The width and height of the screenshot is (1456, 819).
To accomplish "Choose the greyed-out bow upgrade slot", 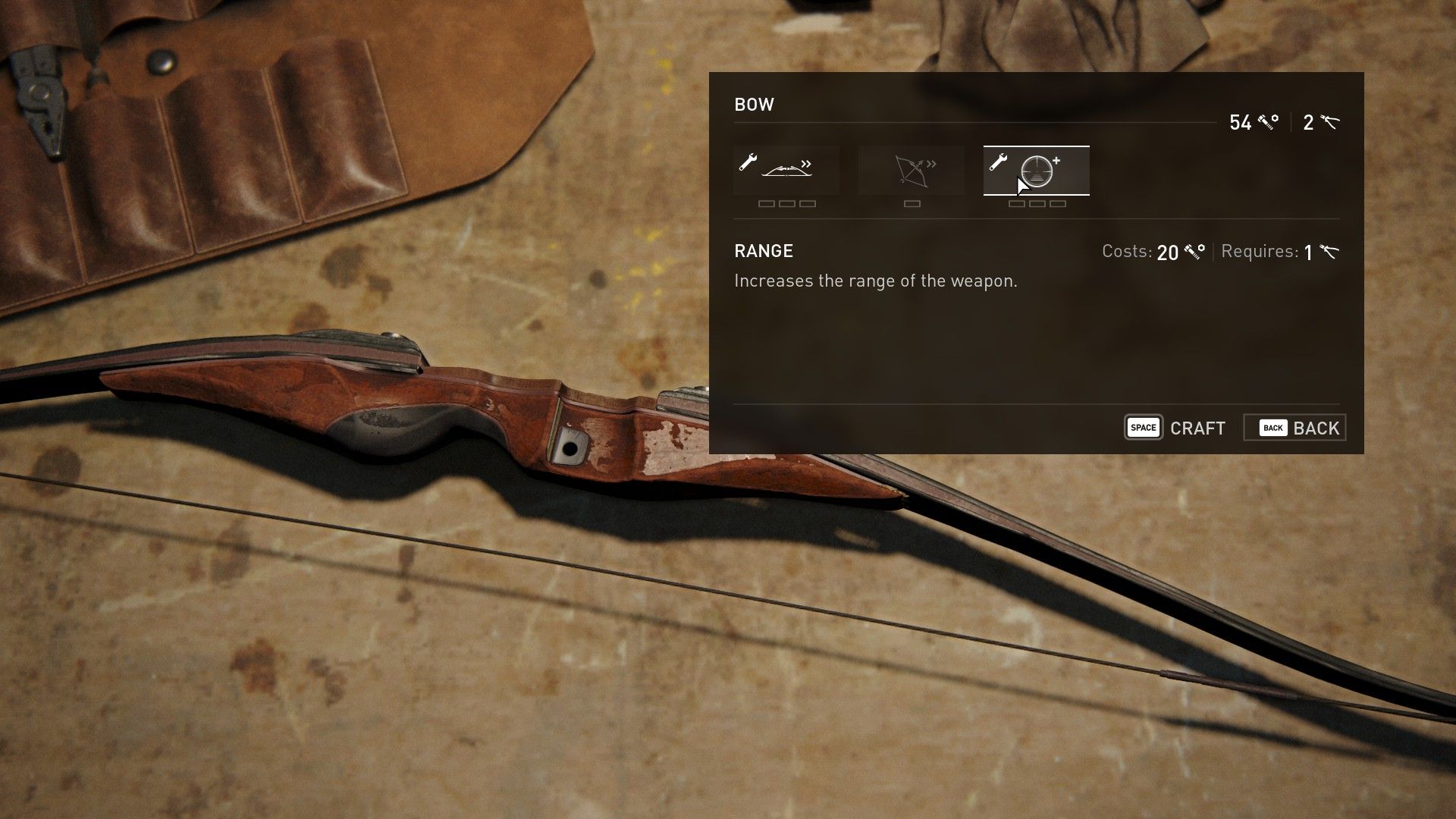I will (x=912, y=170).
